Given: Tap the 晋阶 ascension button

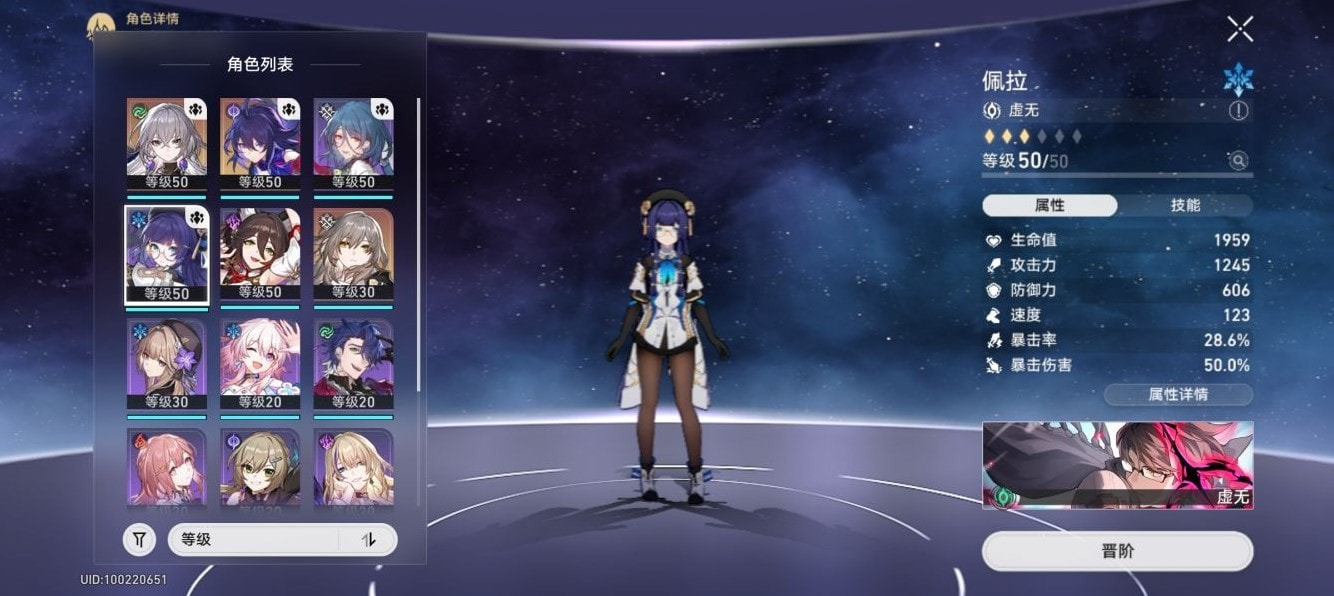Looking at the screenshot, I should click(x=1117, y=551).
